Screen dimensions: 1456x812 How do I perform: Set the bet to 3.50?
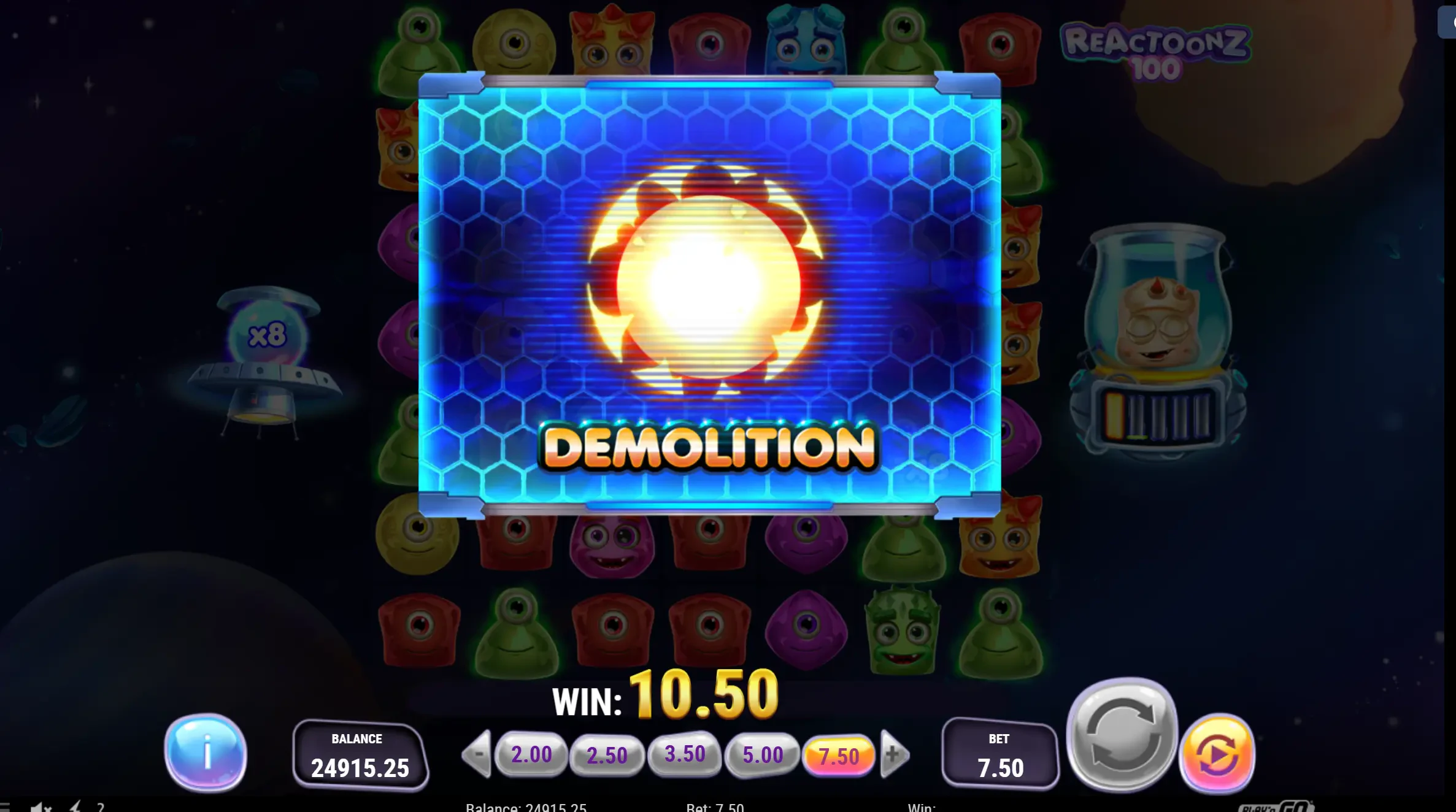point(685,754)
